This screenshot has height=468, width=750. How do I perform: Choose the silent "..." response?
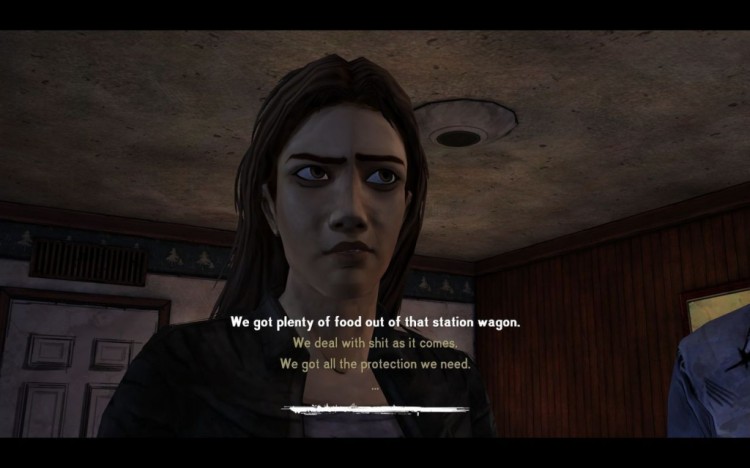375,386
